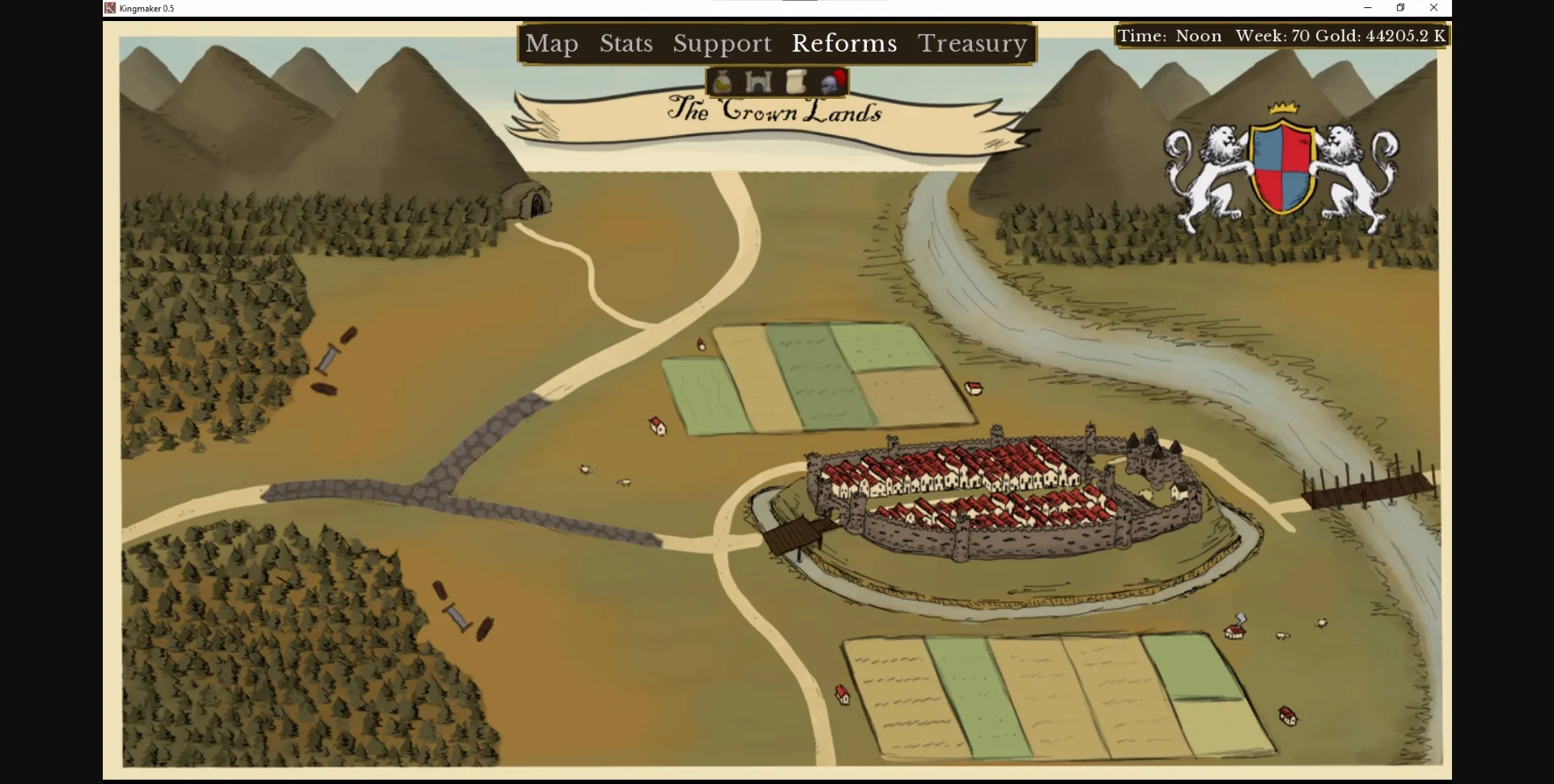Click the small house west of the city

[x=658, y=425]
